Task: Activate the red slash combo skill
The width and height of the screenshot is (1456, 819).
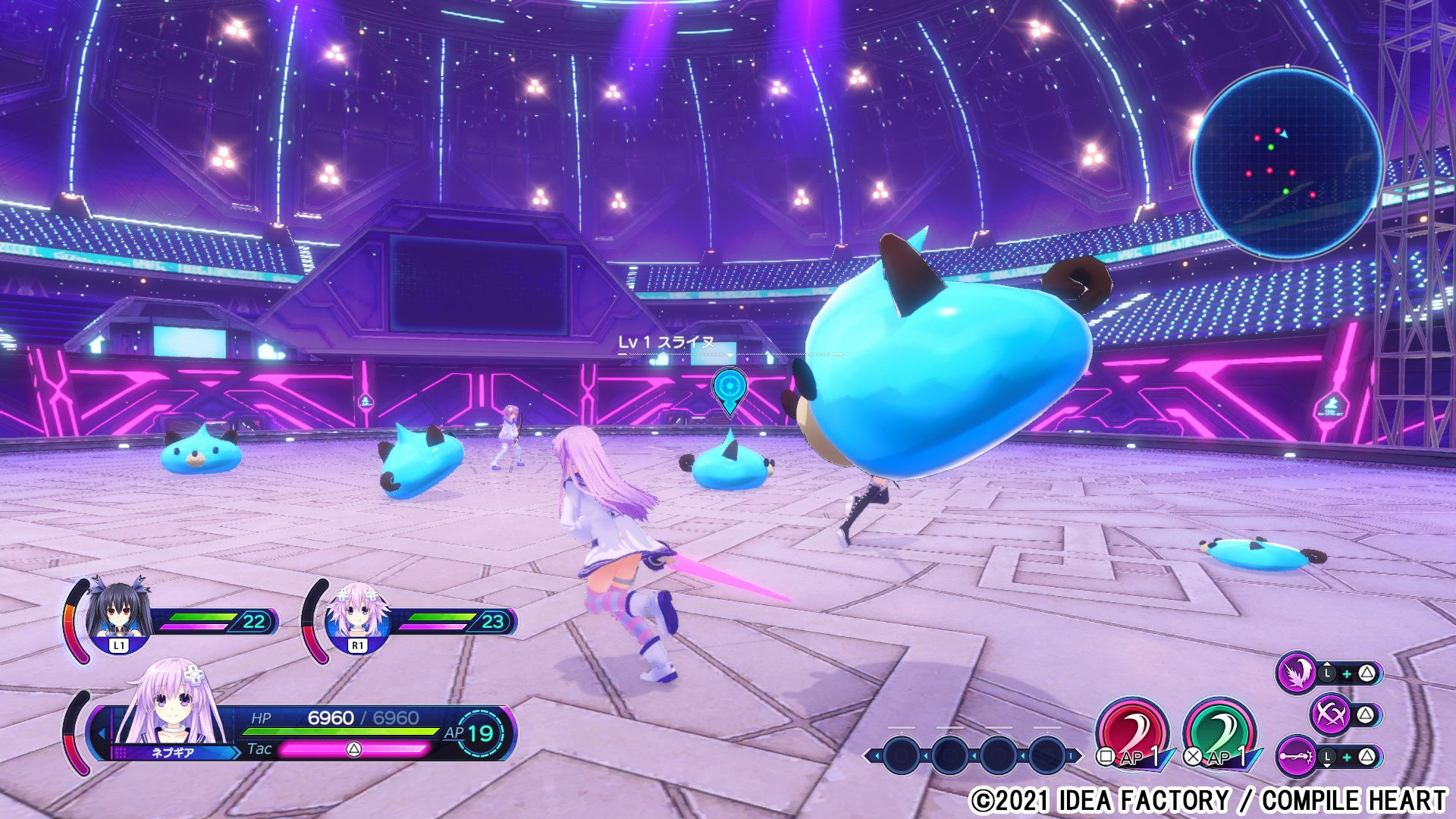Action: point(1131,733)
